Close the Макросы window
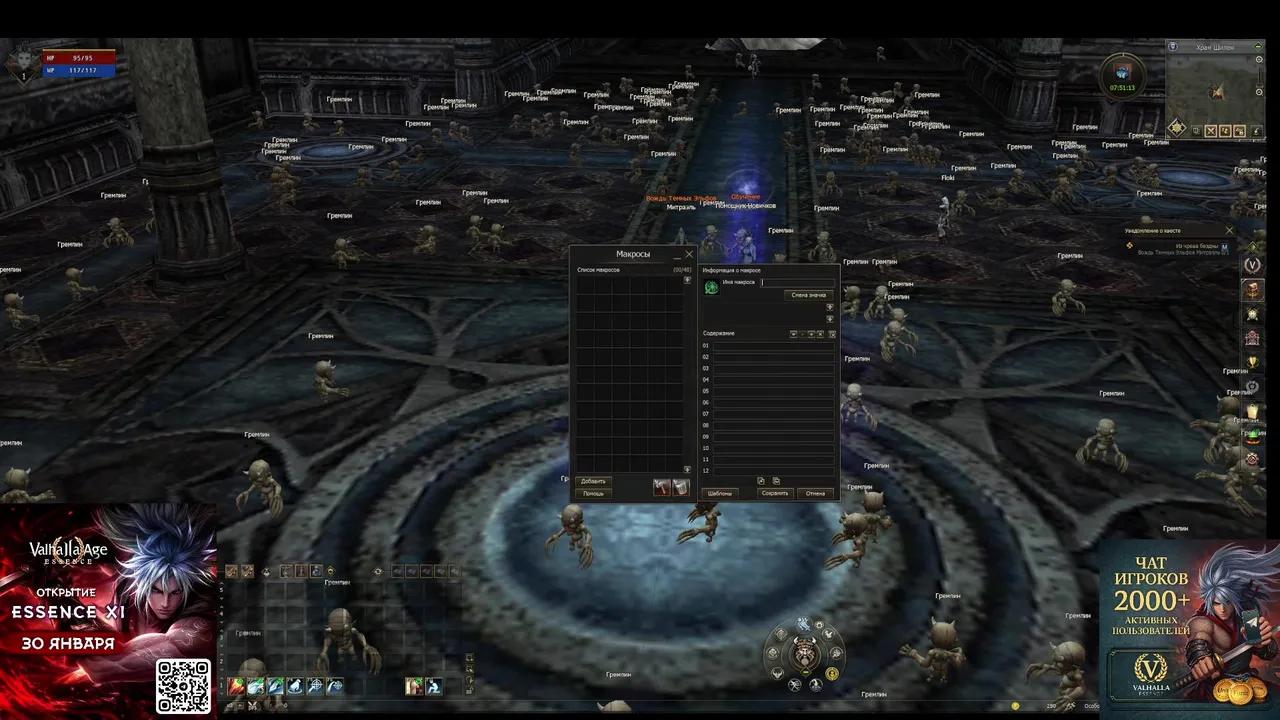Viewport: 1280px width, 720px height. point(689,254)
